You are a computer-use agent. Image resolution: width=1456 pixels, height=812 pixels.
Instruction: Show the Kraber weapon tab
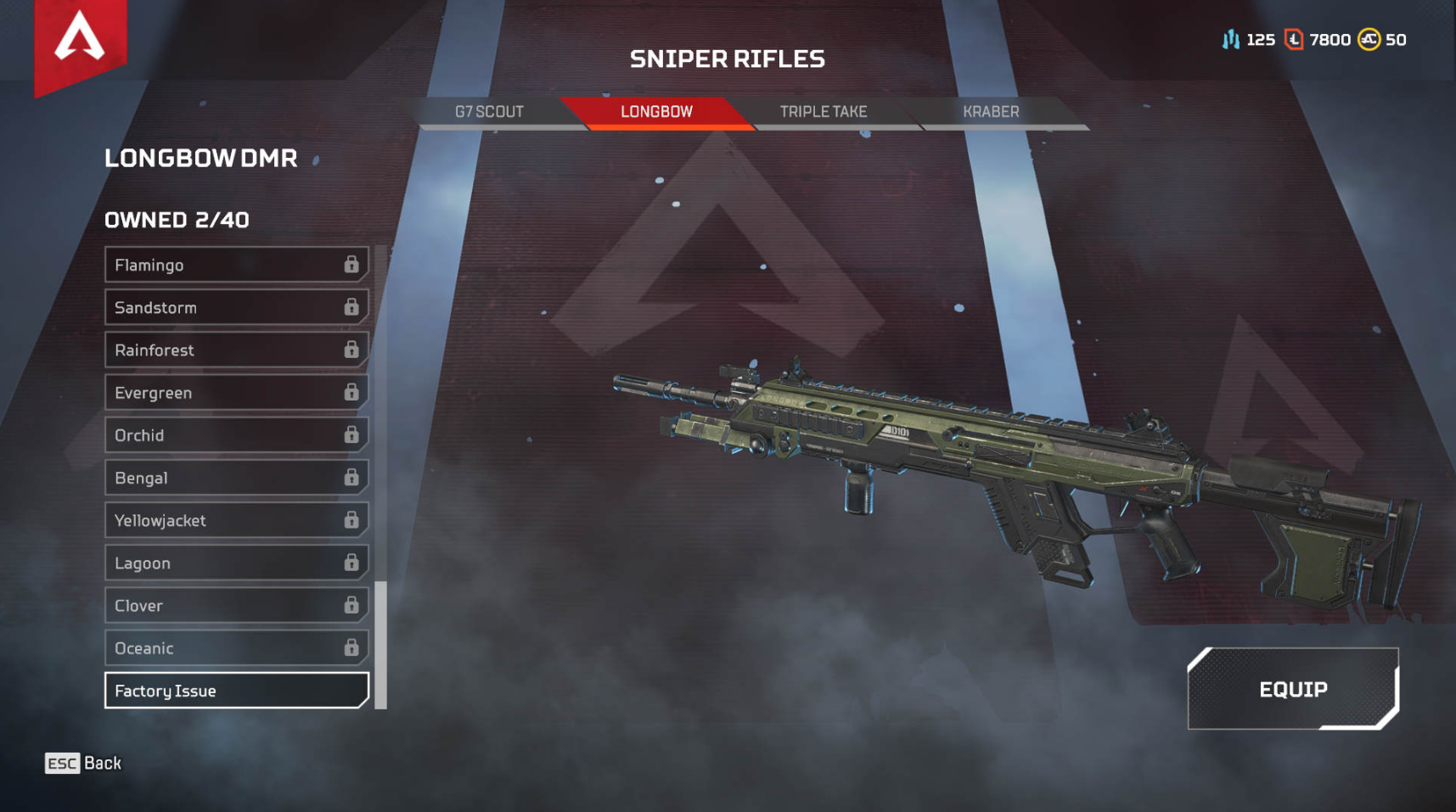pos(990,112)
